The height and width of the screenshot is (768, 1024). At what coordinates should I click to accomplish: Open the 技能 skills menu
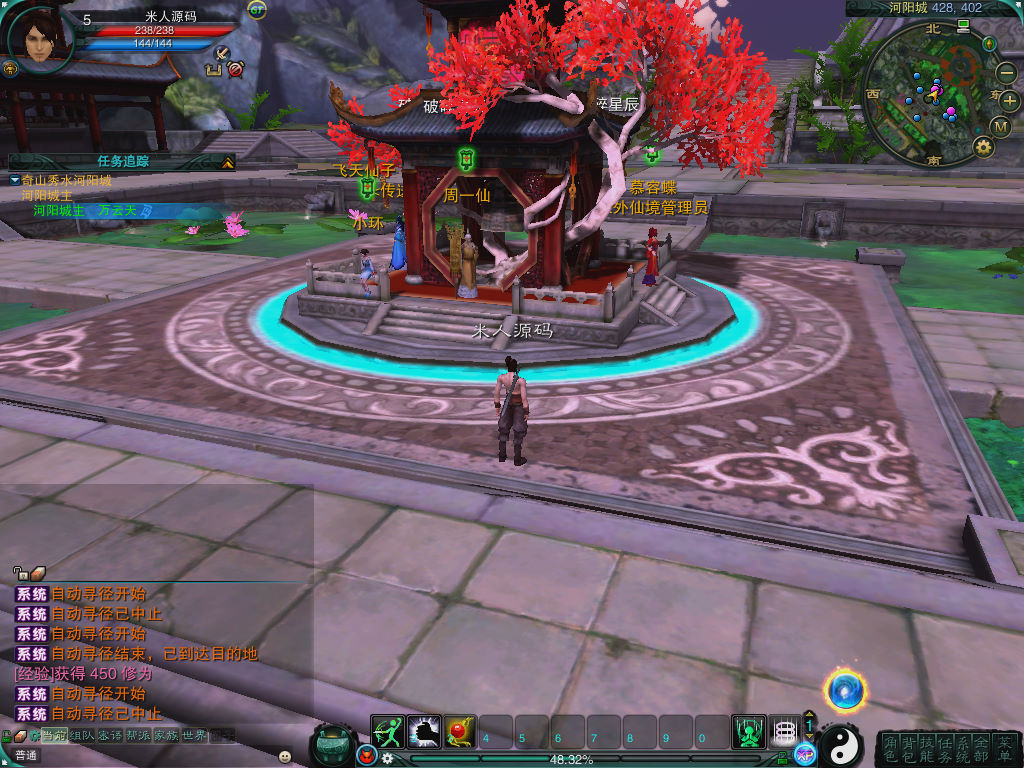[x=926, y=748]
